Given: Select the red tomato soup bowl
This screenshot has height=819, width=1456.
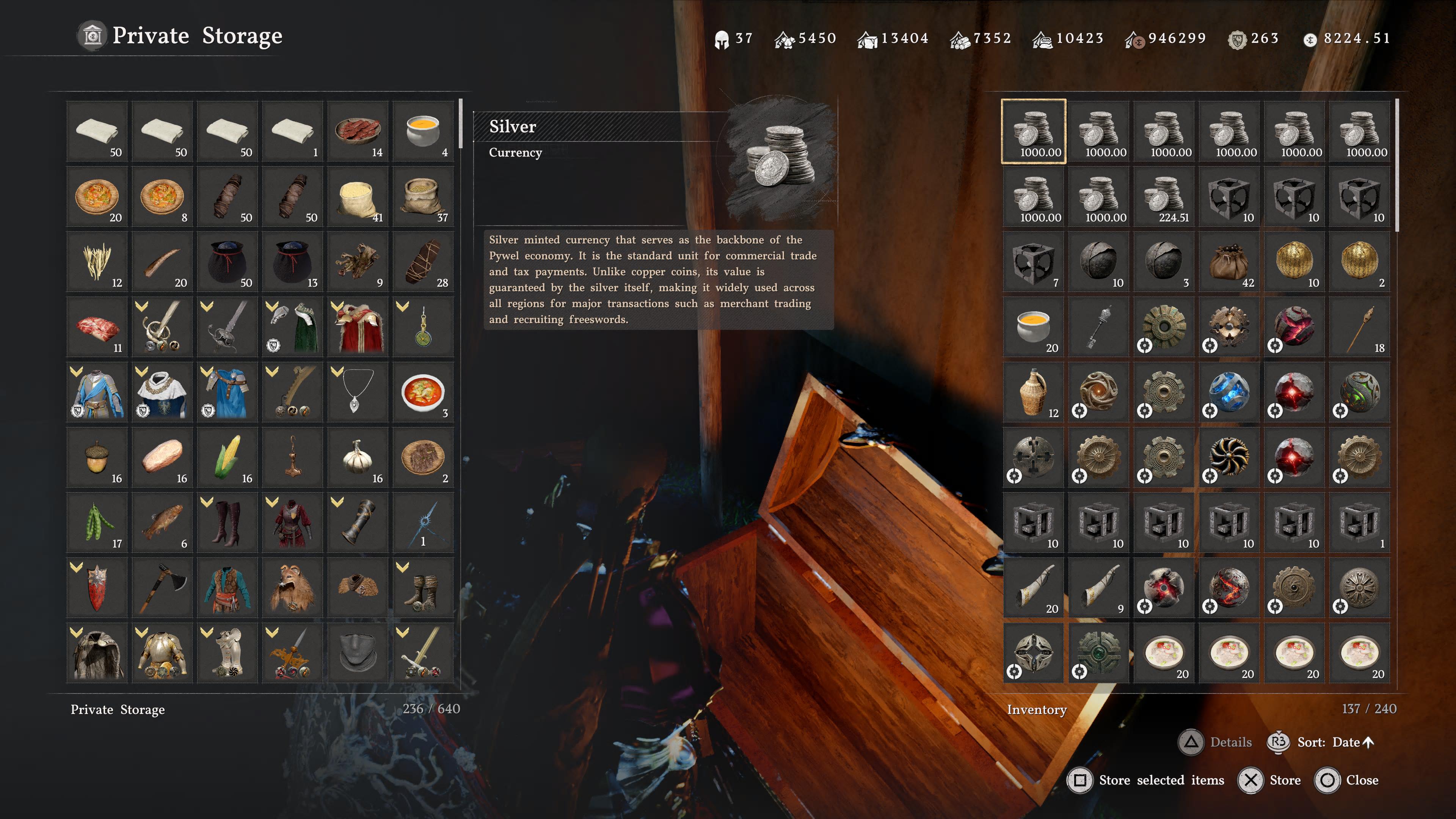Looking at the screenshot, I should [x=423, y=392].
